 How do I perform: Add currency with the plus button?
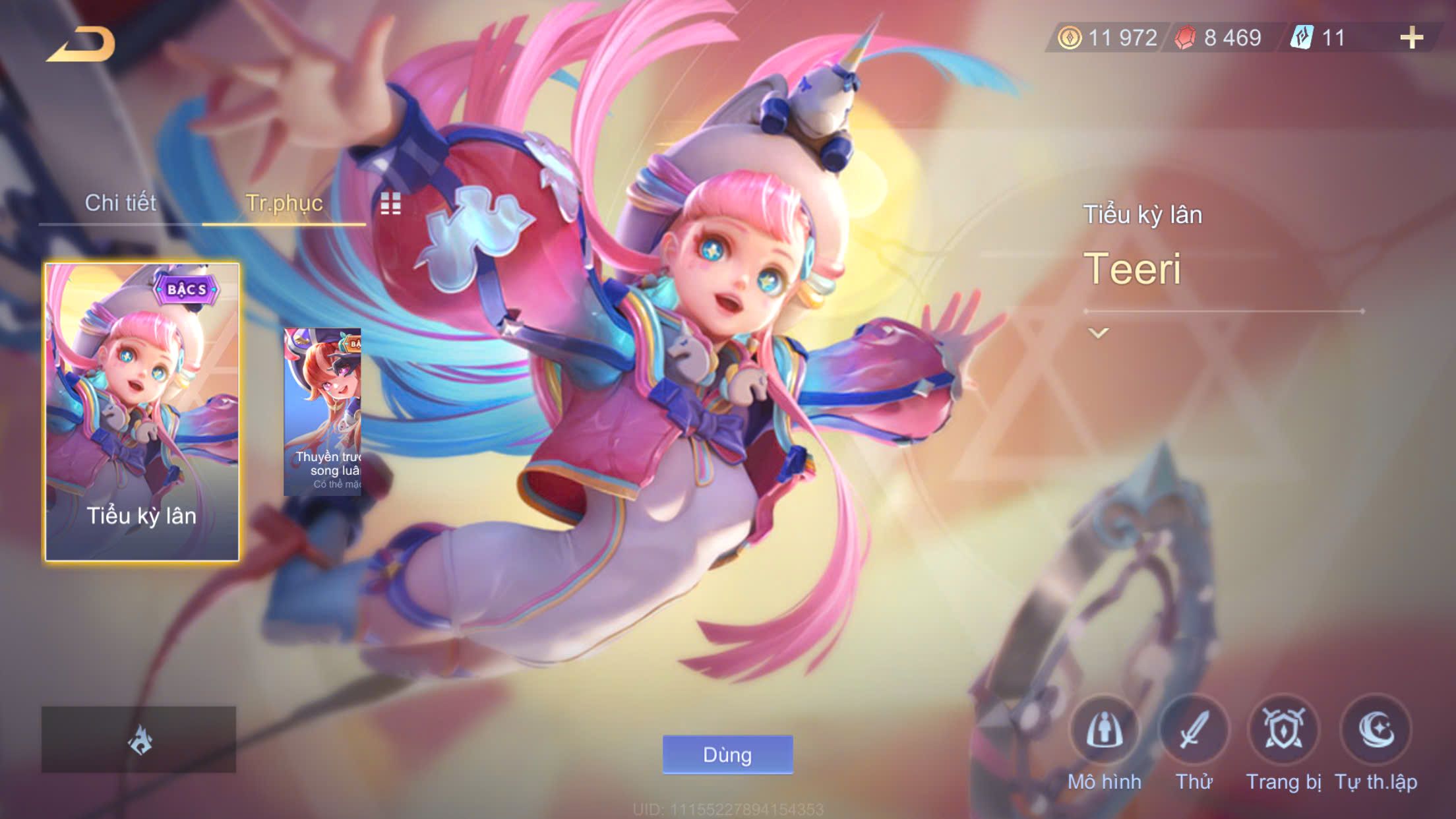pos(1411,38)
